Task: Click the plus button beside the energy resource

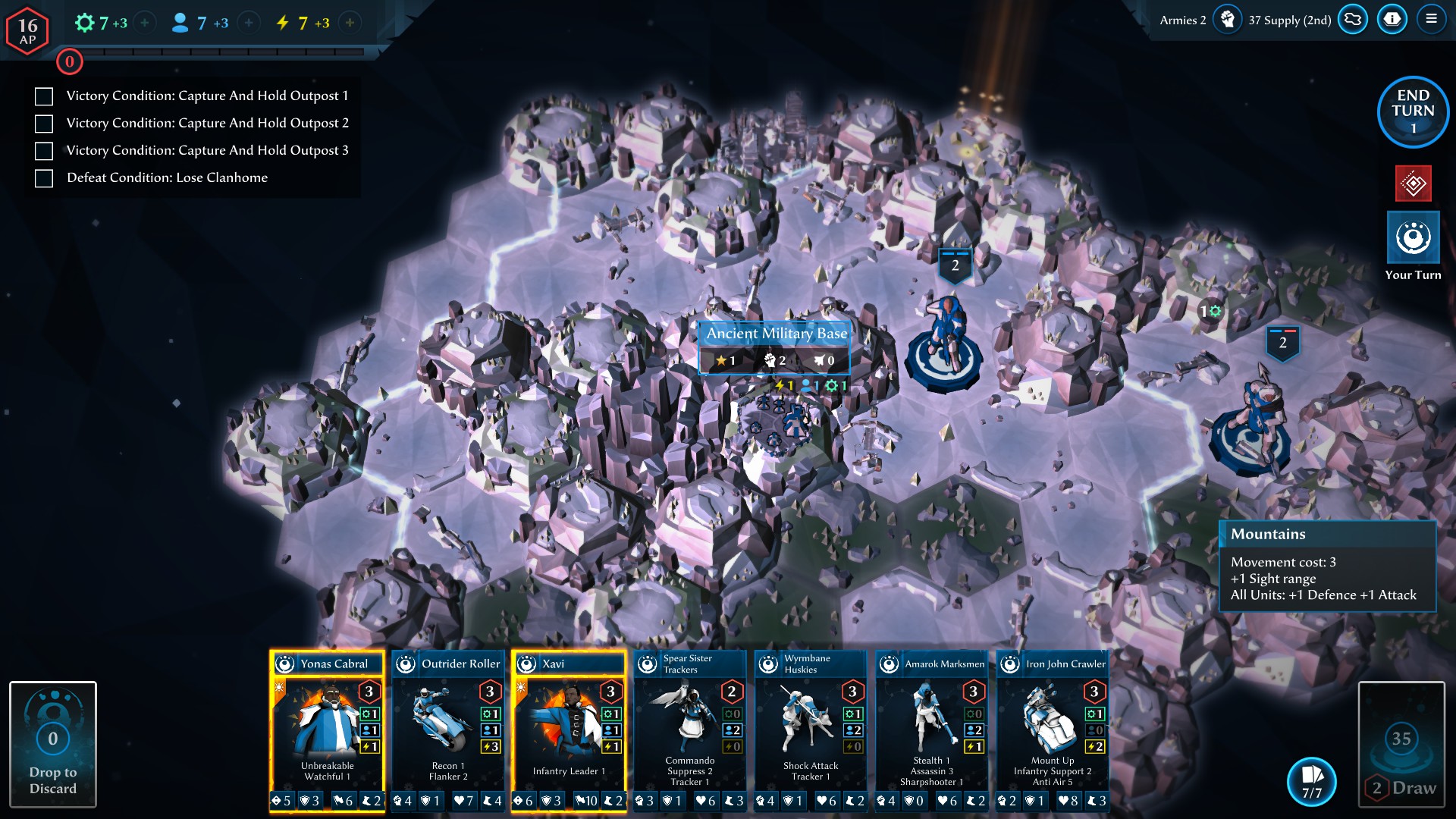Action: pos(349,23)
